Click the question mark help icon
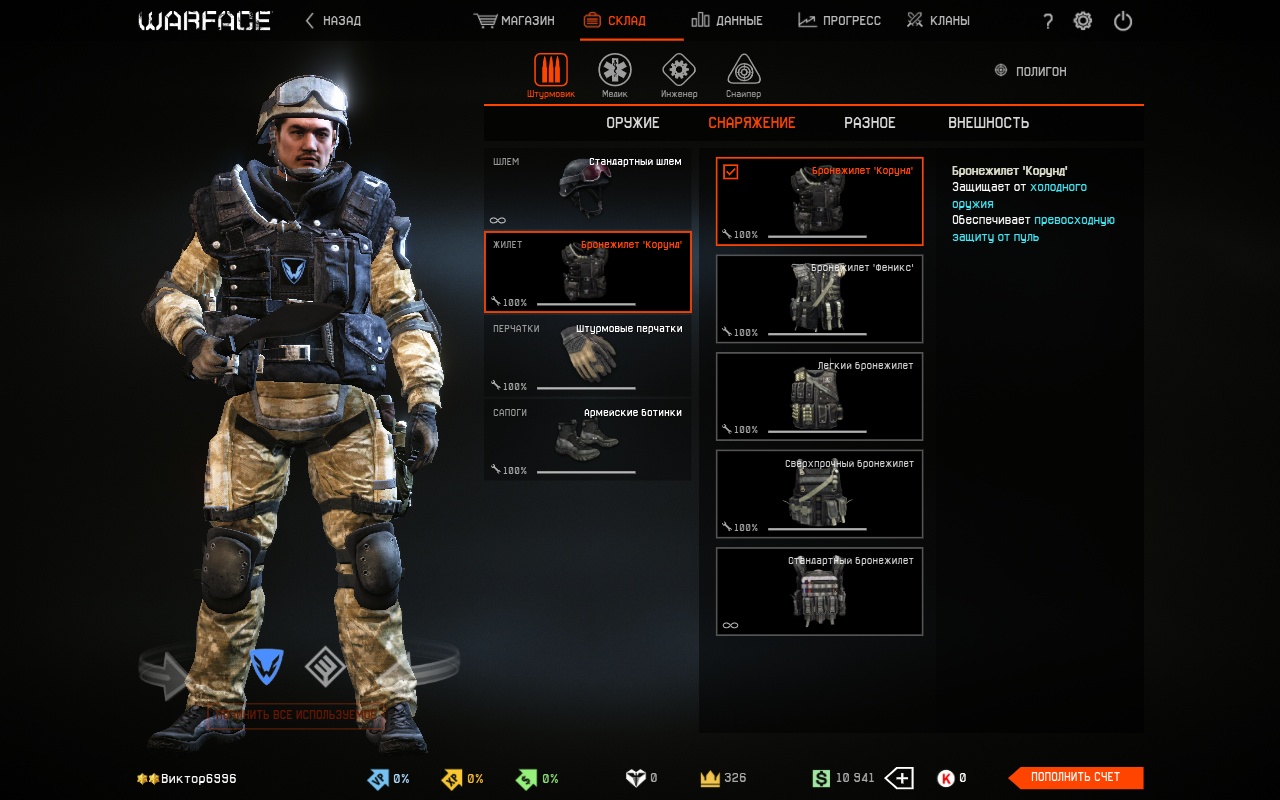Viewport: 1280px width, 800px height. [x=1048, y=21]
